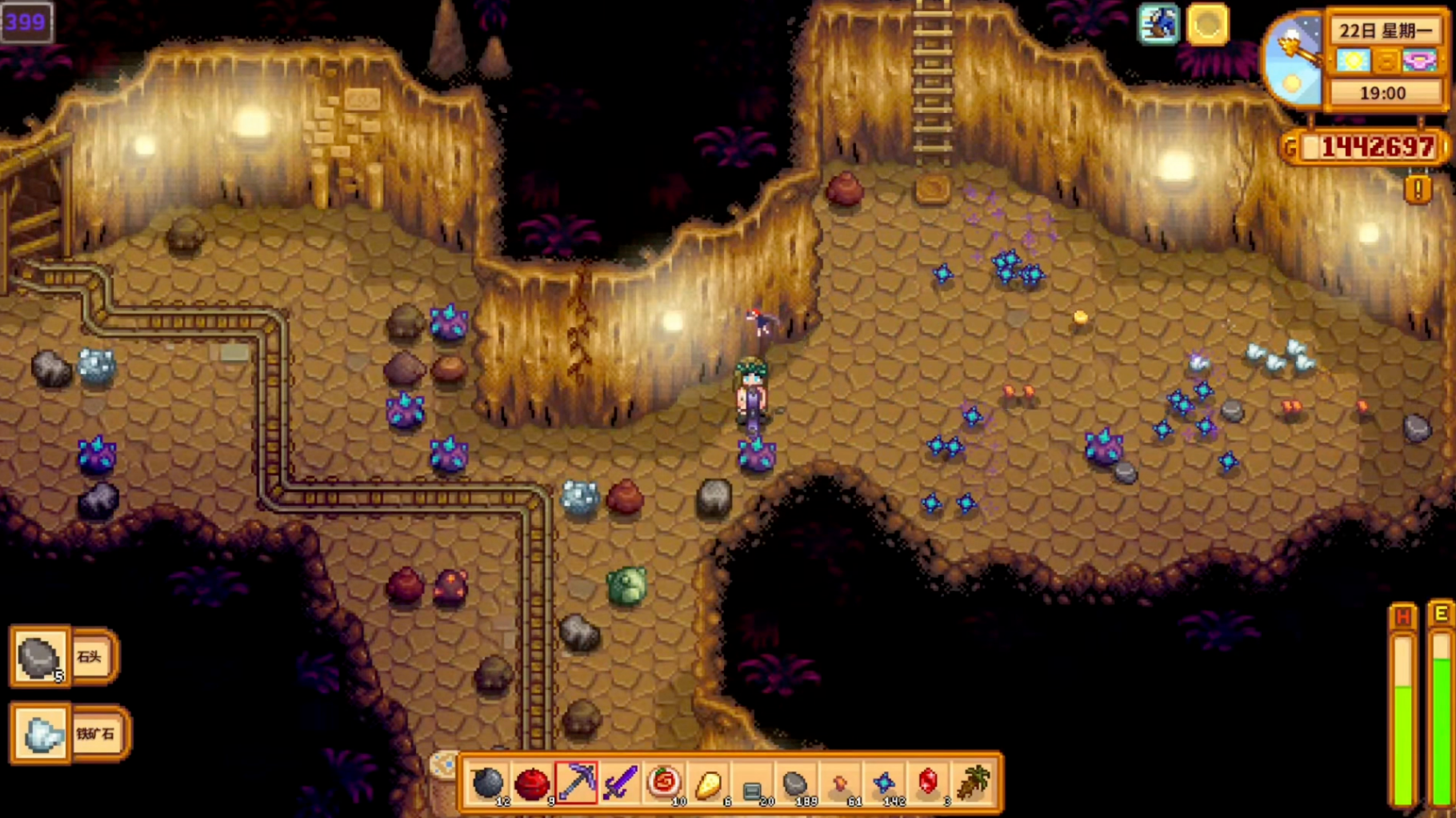Choose the cheese wedge slot
This screenshot has width=1456, height=818.
pos(708,783)
